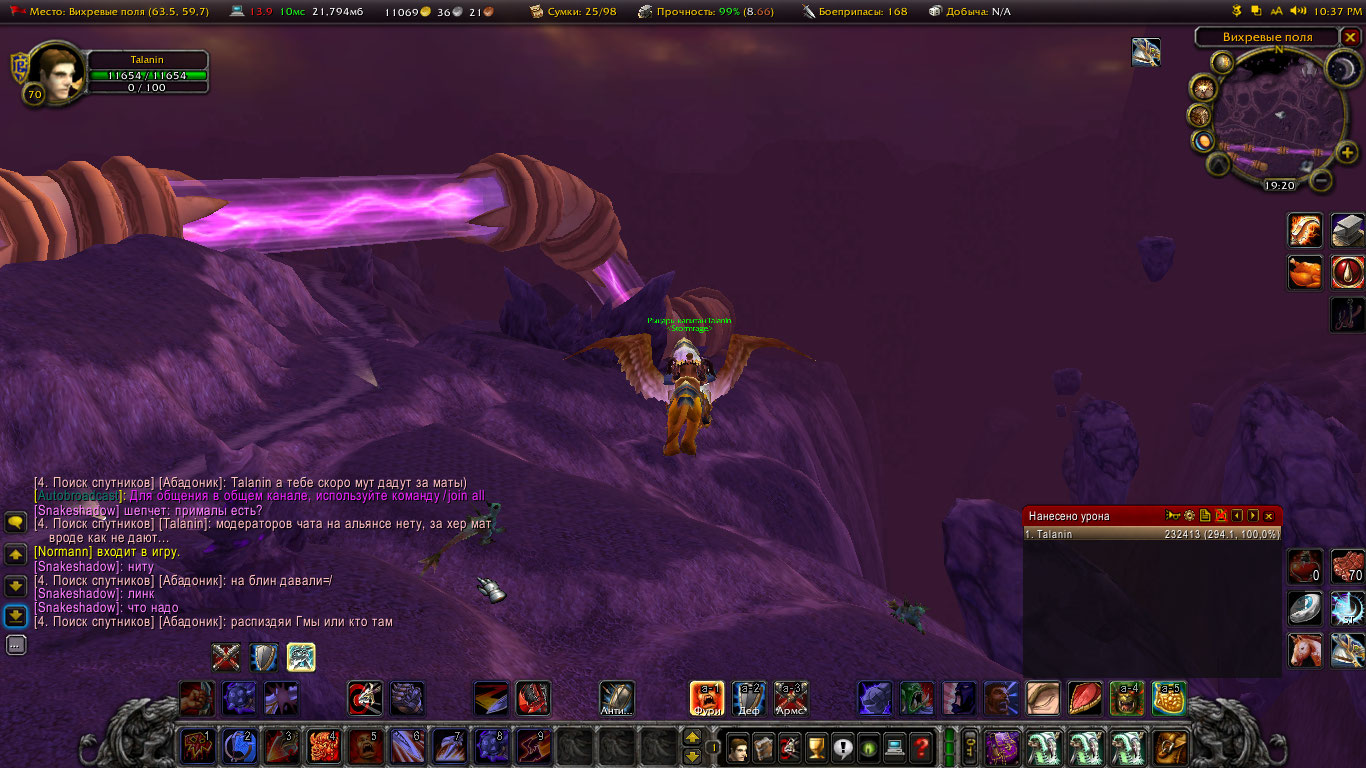
Task: Open damage meter settings gear
Action: 1189,516
